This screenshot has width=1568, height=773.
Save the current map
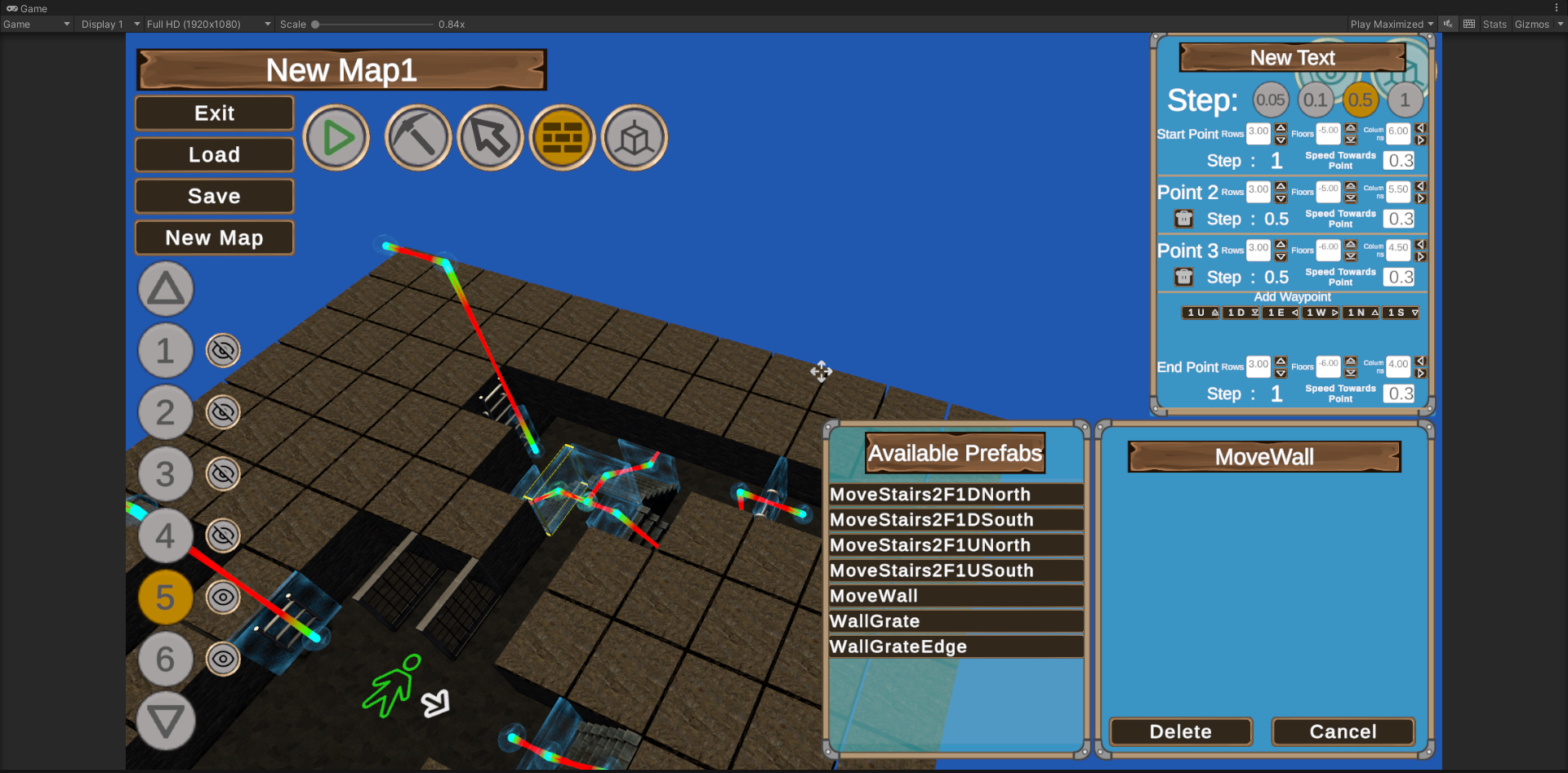tap(214, 197)
